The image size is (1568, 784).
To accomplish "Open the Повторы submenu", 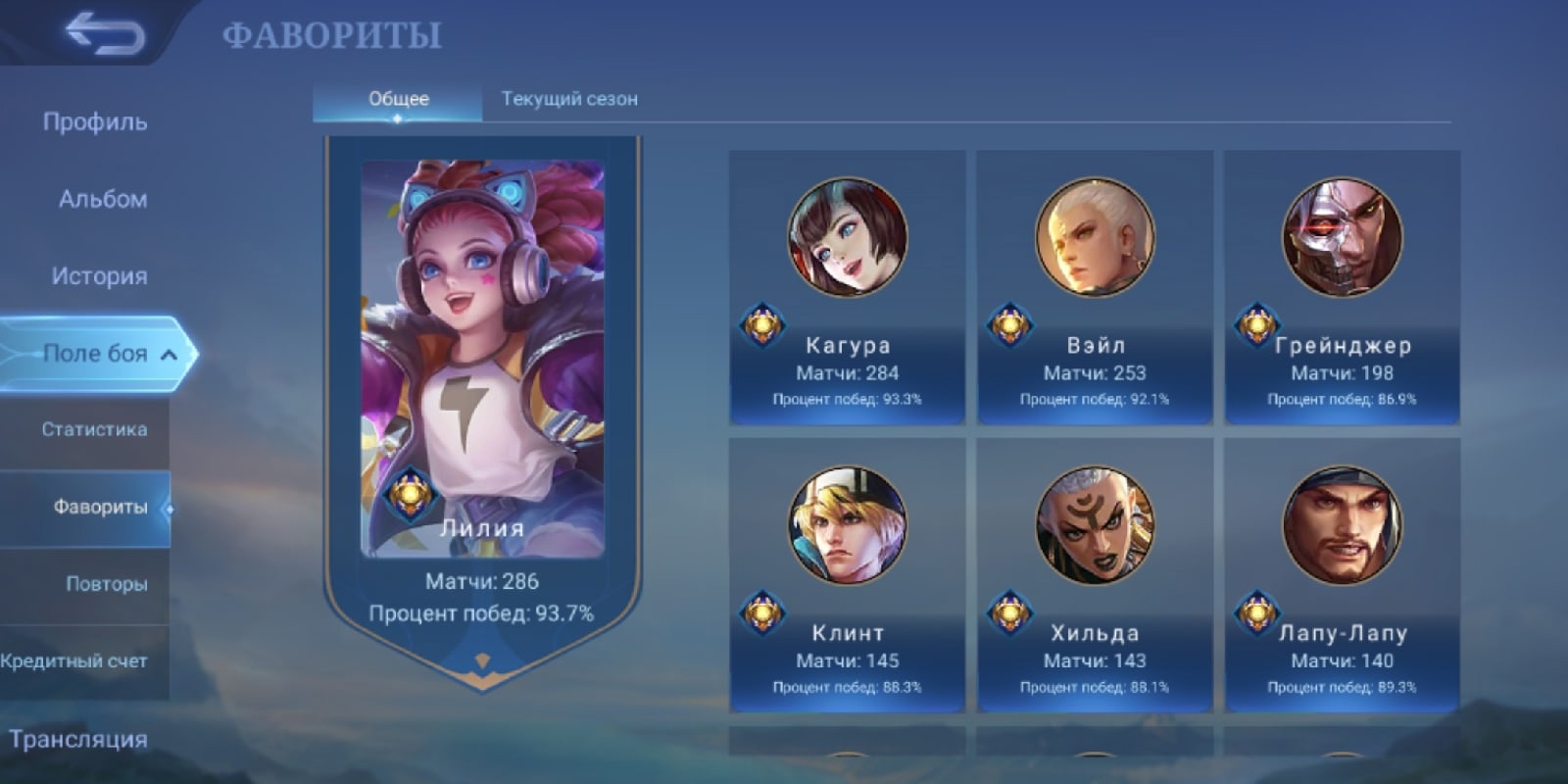I will tap(106, 584).
